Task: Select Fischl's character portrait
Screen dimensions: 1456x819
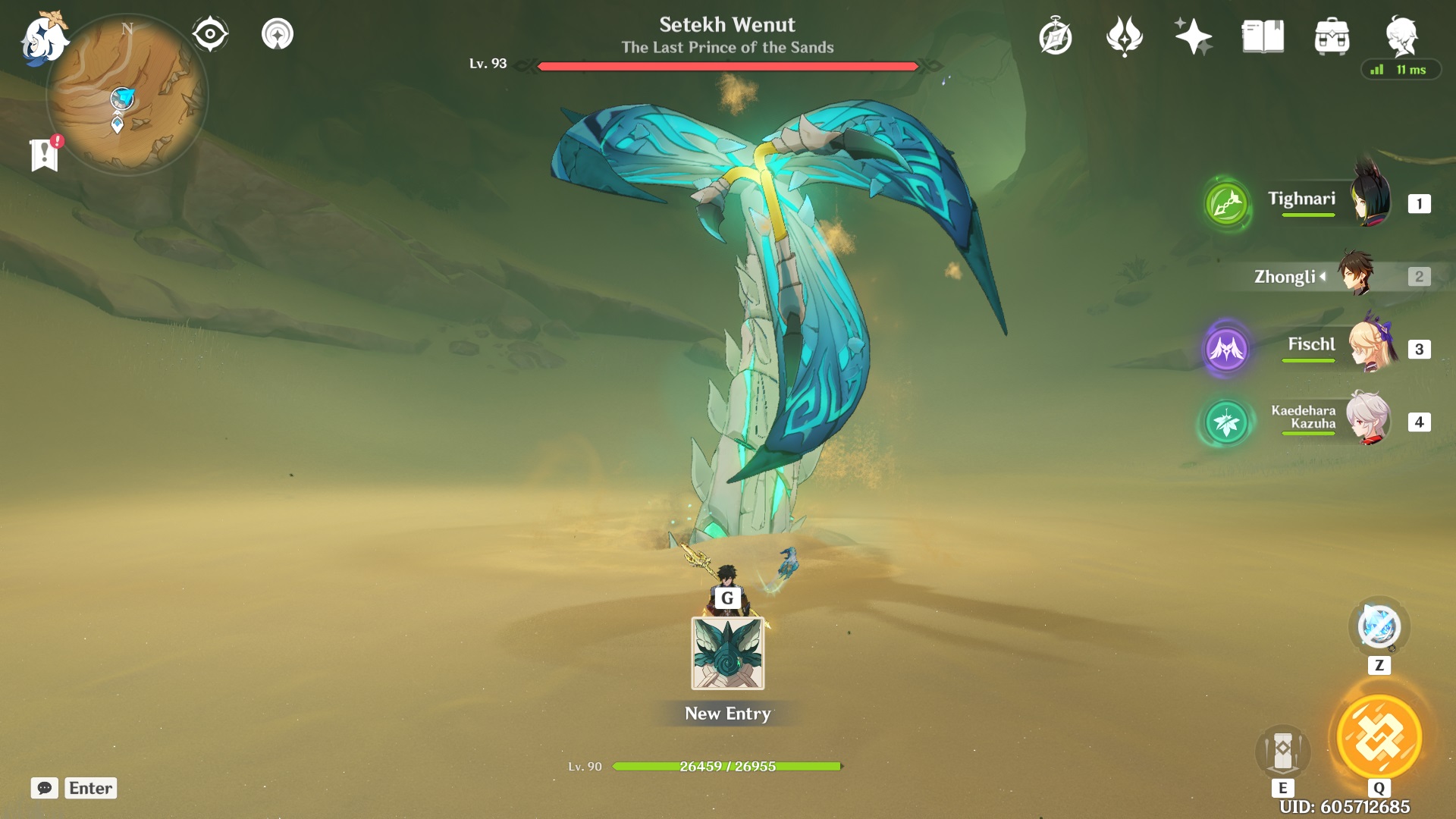Action: pos(1373,349)
